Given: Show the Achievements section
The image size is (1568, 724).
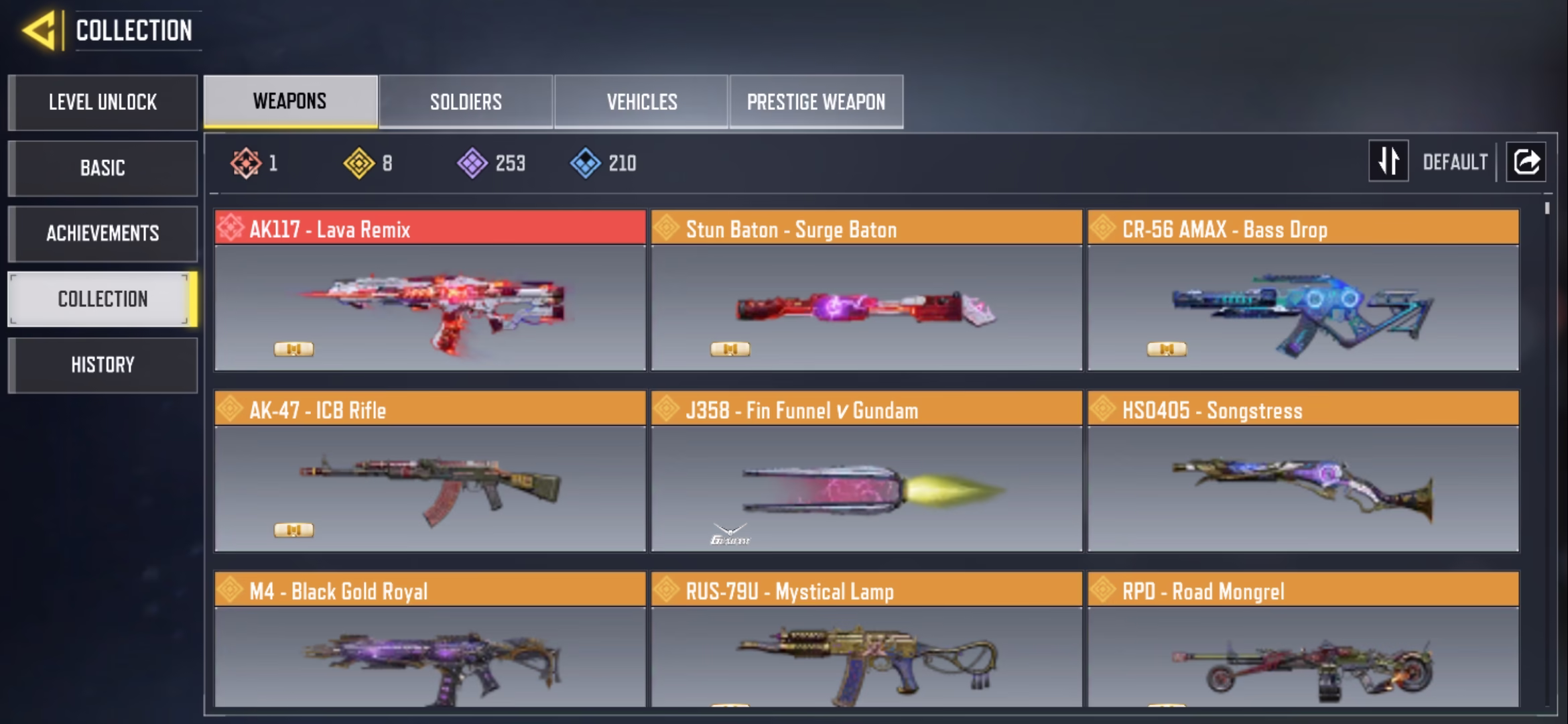Looking at the screenshot, I should click(103, 233).
